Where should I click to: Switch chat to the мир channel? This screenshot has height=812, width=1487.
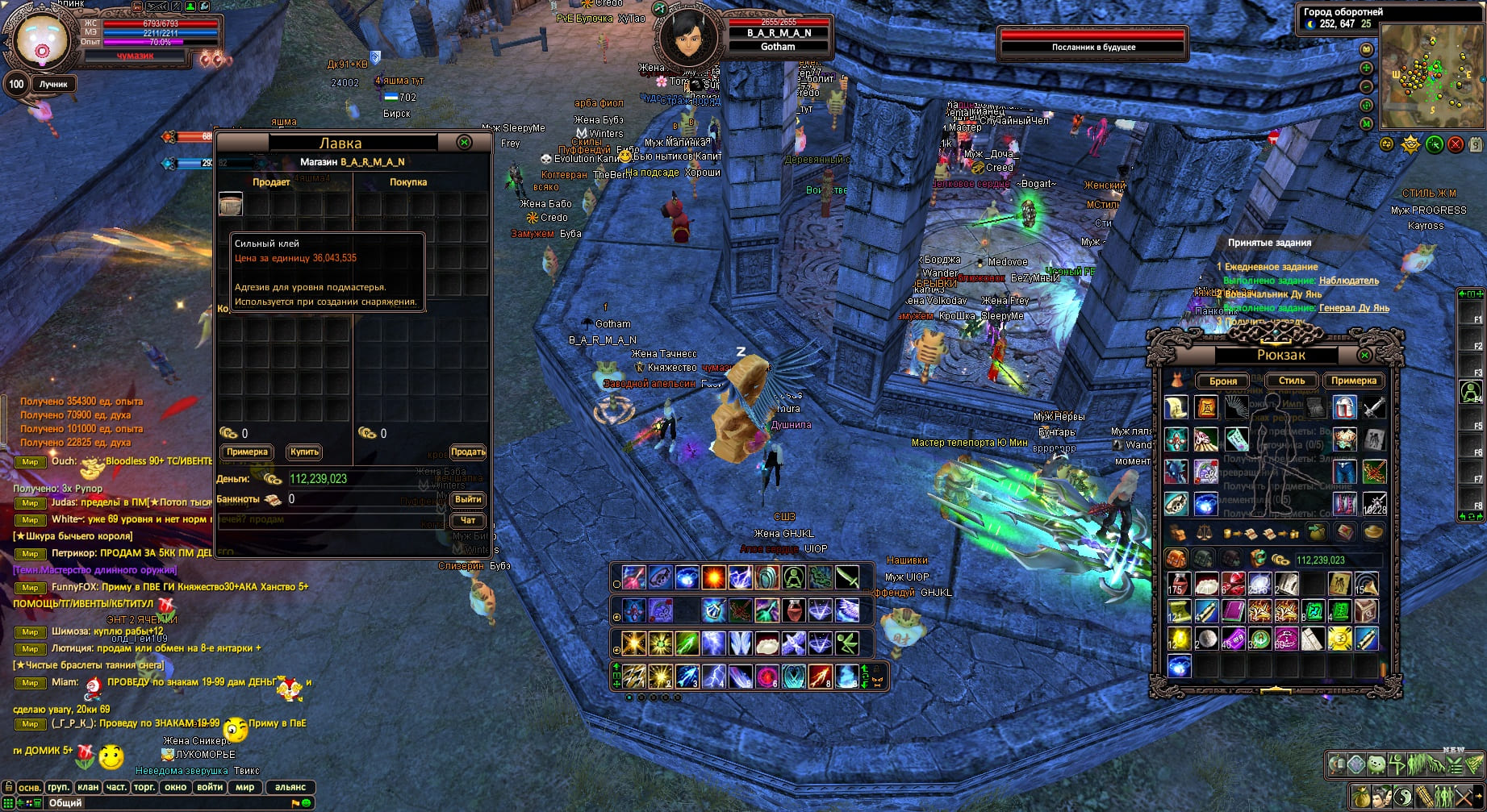[245, 787]
